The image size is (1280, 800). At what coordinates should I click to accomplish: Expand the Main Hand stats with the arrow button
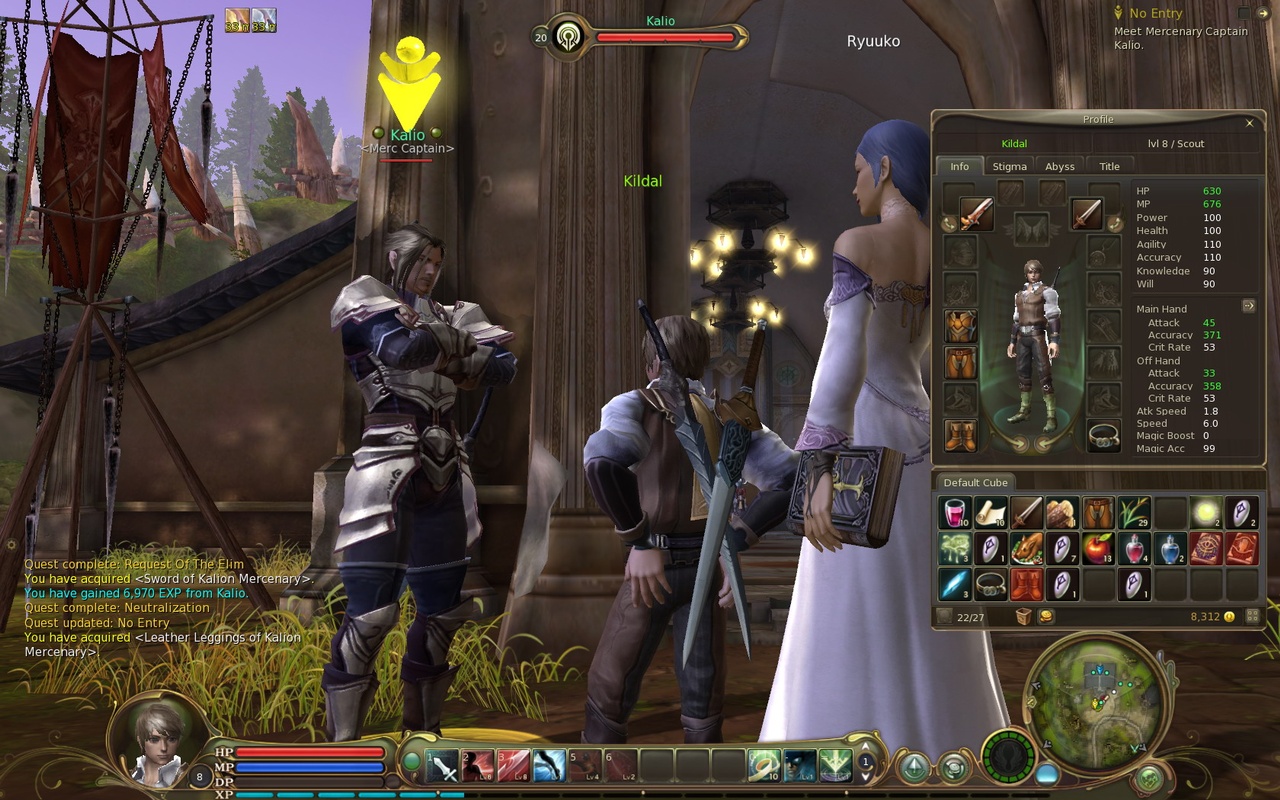click(1249, 306)
